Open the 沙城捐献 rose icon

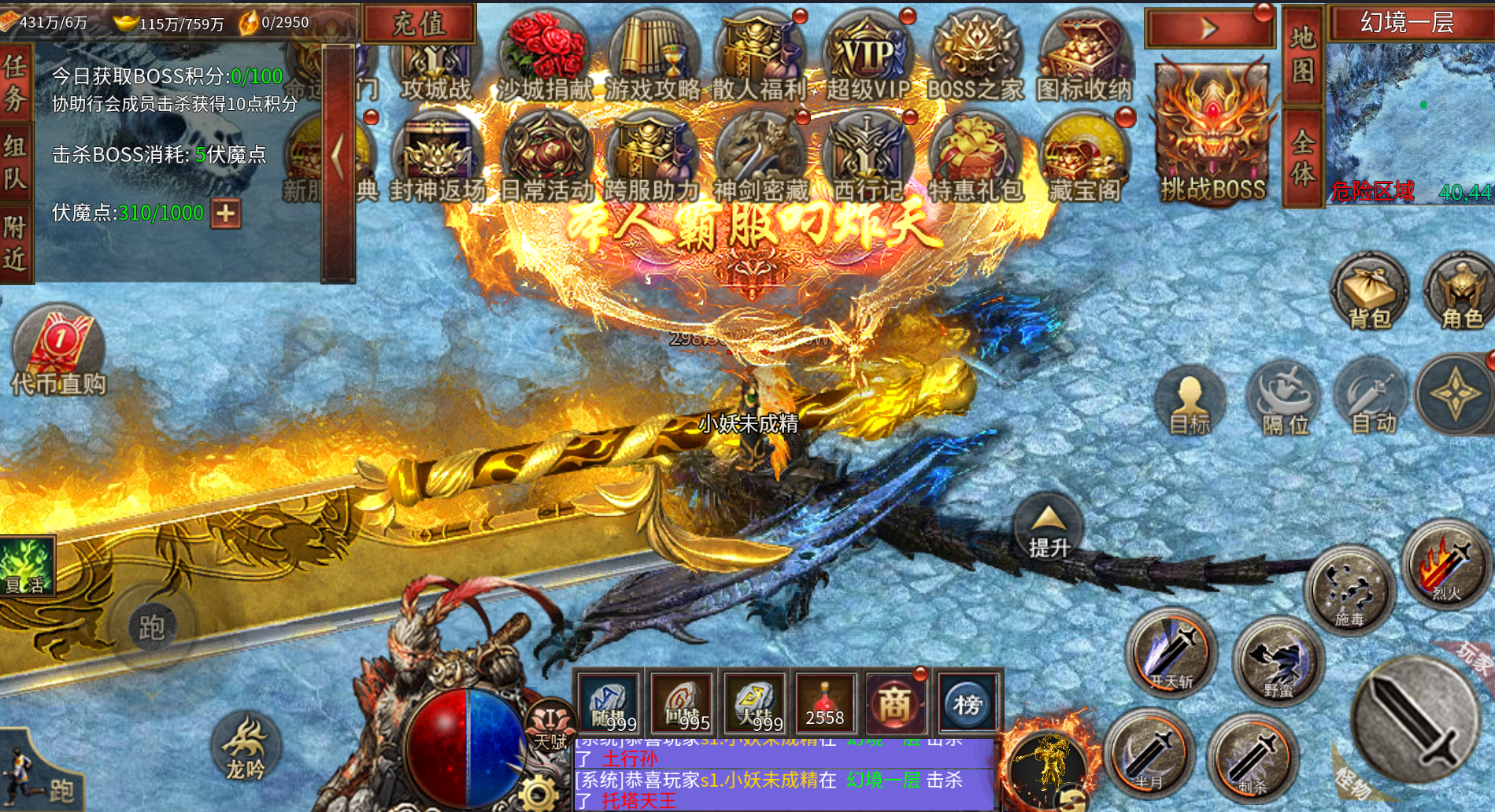click(545, 60)
